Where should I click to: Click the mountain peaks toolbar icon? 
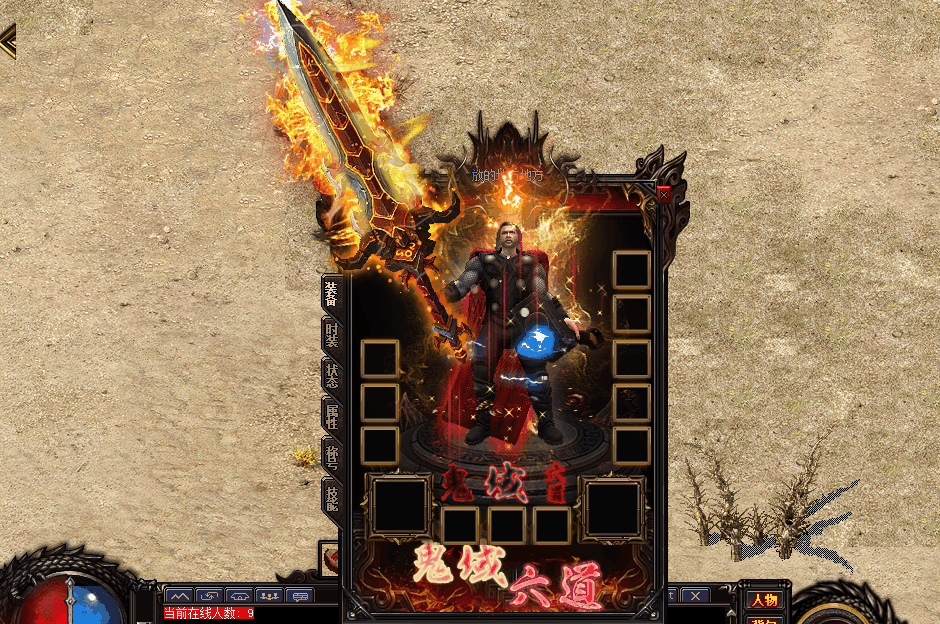pyautogui.click(x=179, y=596)
